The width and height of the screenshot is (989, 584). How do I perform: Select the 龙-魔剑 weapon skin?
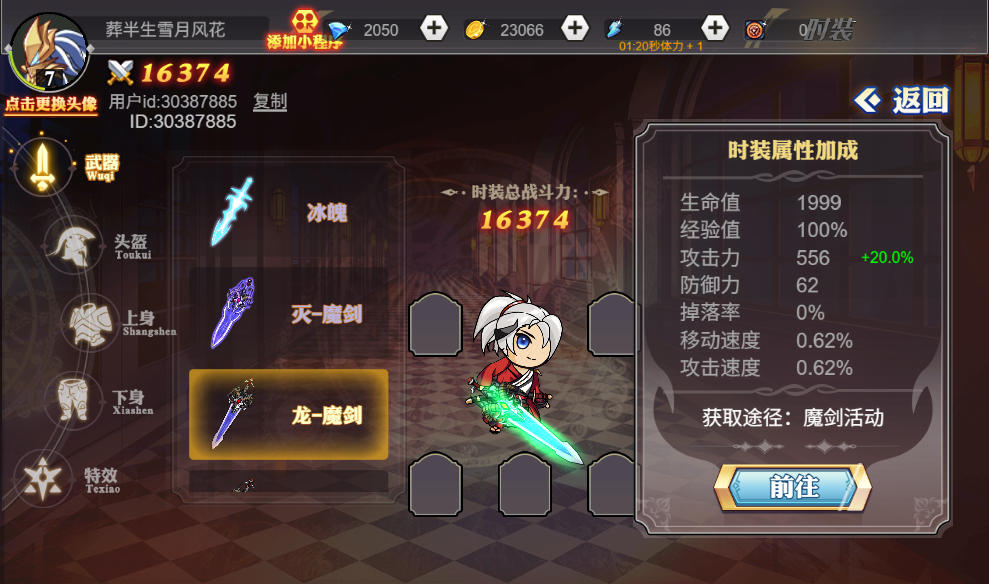(x=288, y=415)
